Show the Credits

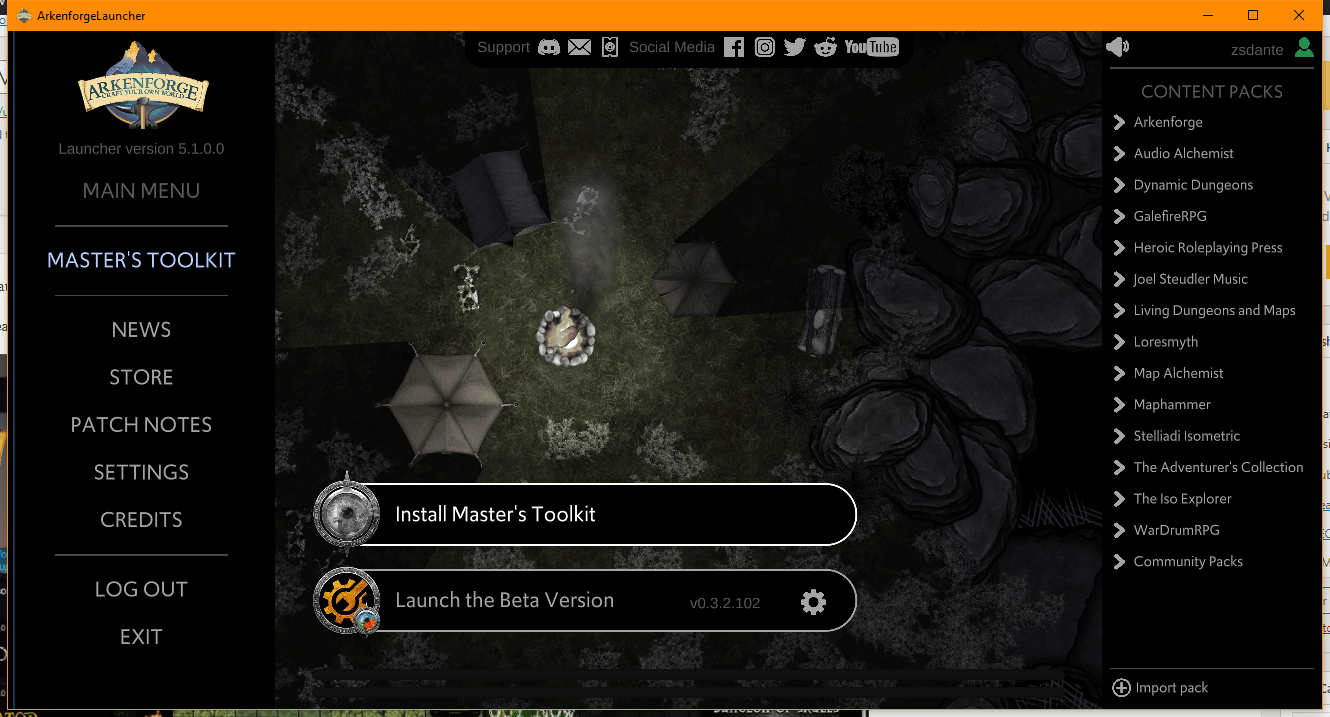(x=141, y=520)
